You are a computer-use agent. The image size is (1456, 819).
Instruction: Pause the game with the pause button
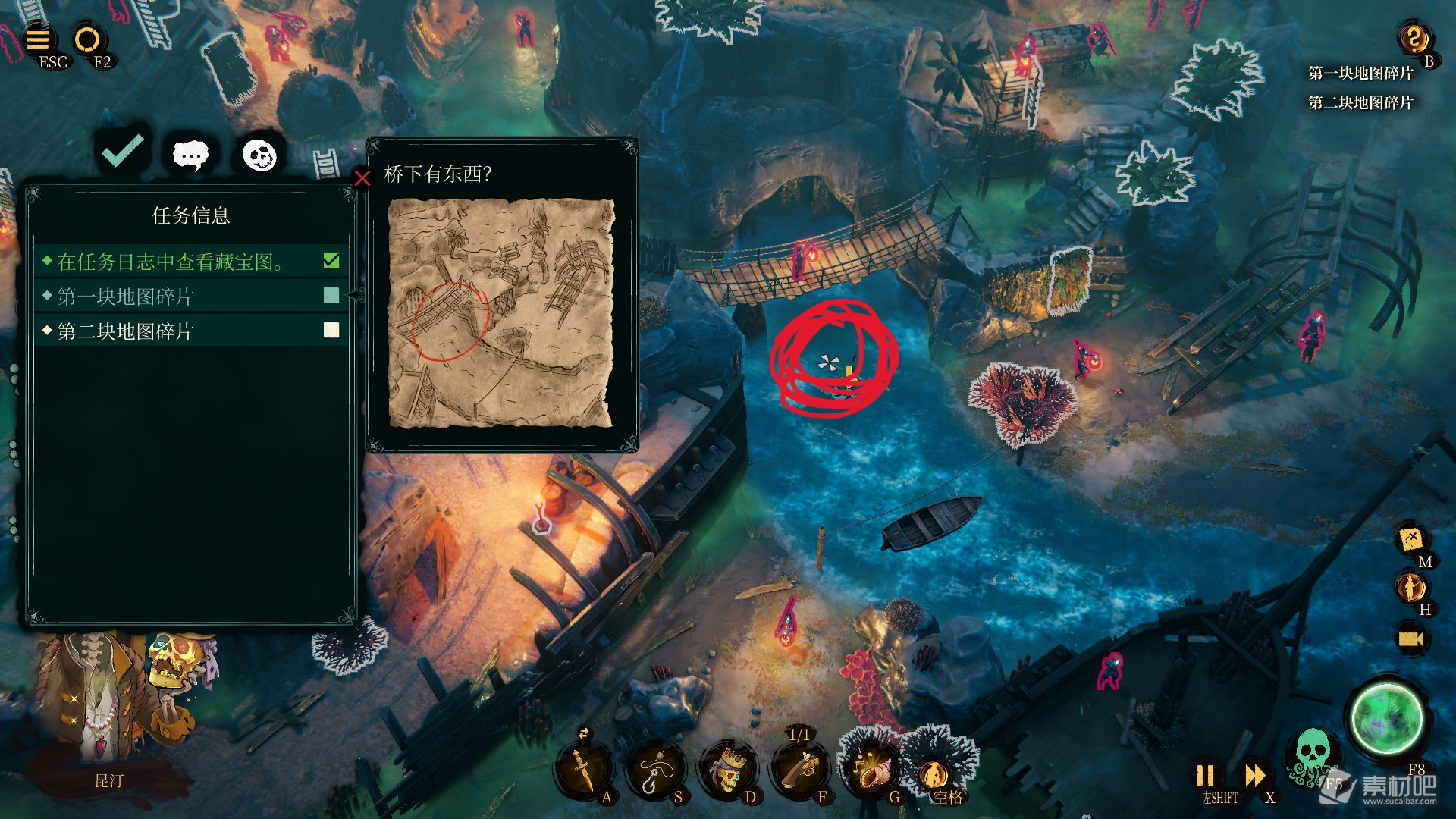click(1205, 775)
